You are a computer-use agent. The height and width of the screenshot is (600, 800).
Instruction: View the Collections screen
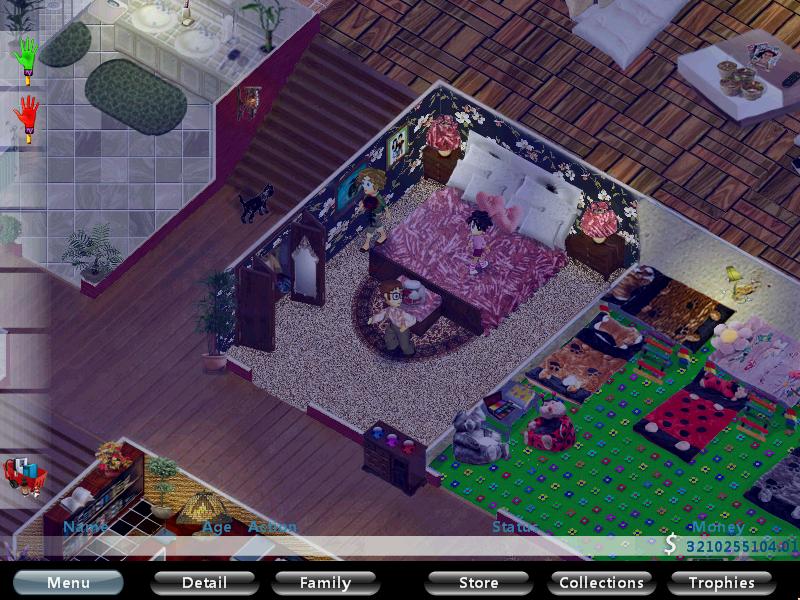coord(601,582)
